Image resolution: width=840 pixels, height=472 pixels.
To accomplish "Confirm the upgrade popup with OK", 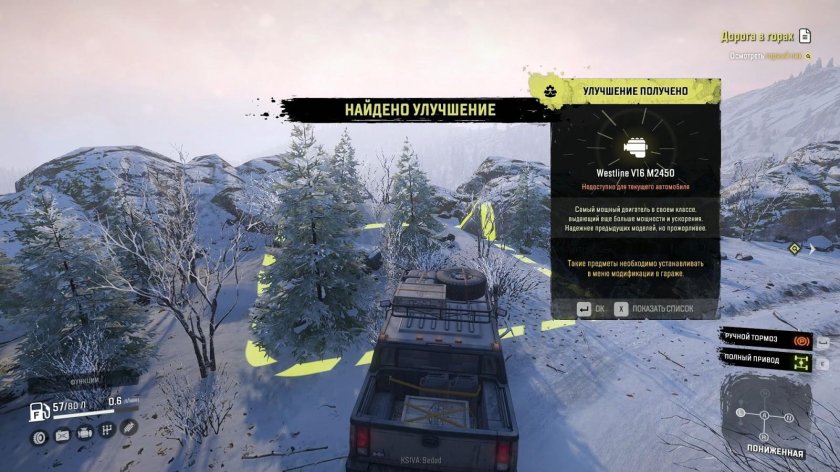I will pyautogui.click(x=592, y=309).
